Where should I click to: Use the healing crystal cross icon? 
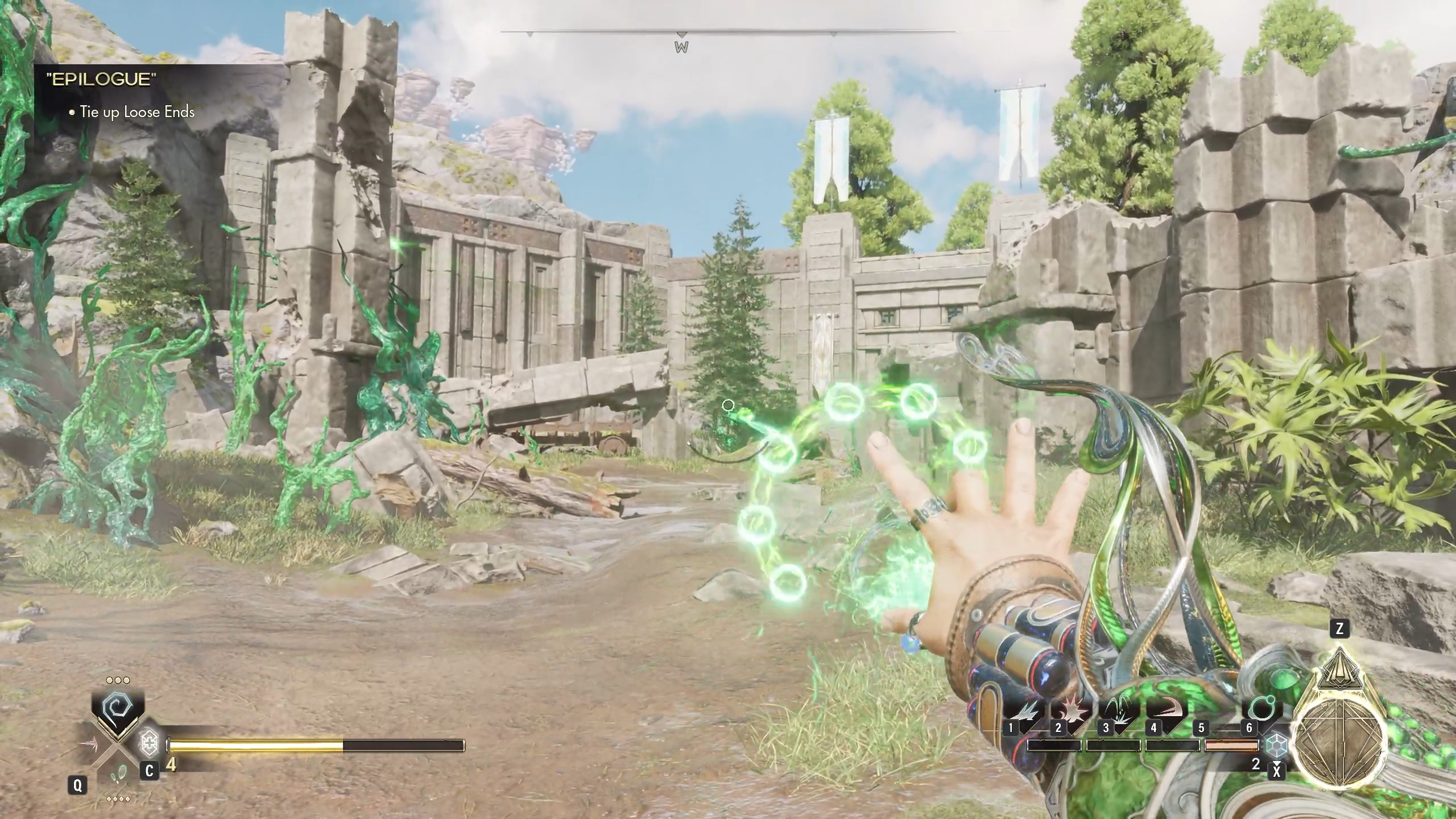(x=149, y=743)
